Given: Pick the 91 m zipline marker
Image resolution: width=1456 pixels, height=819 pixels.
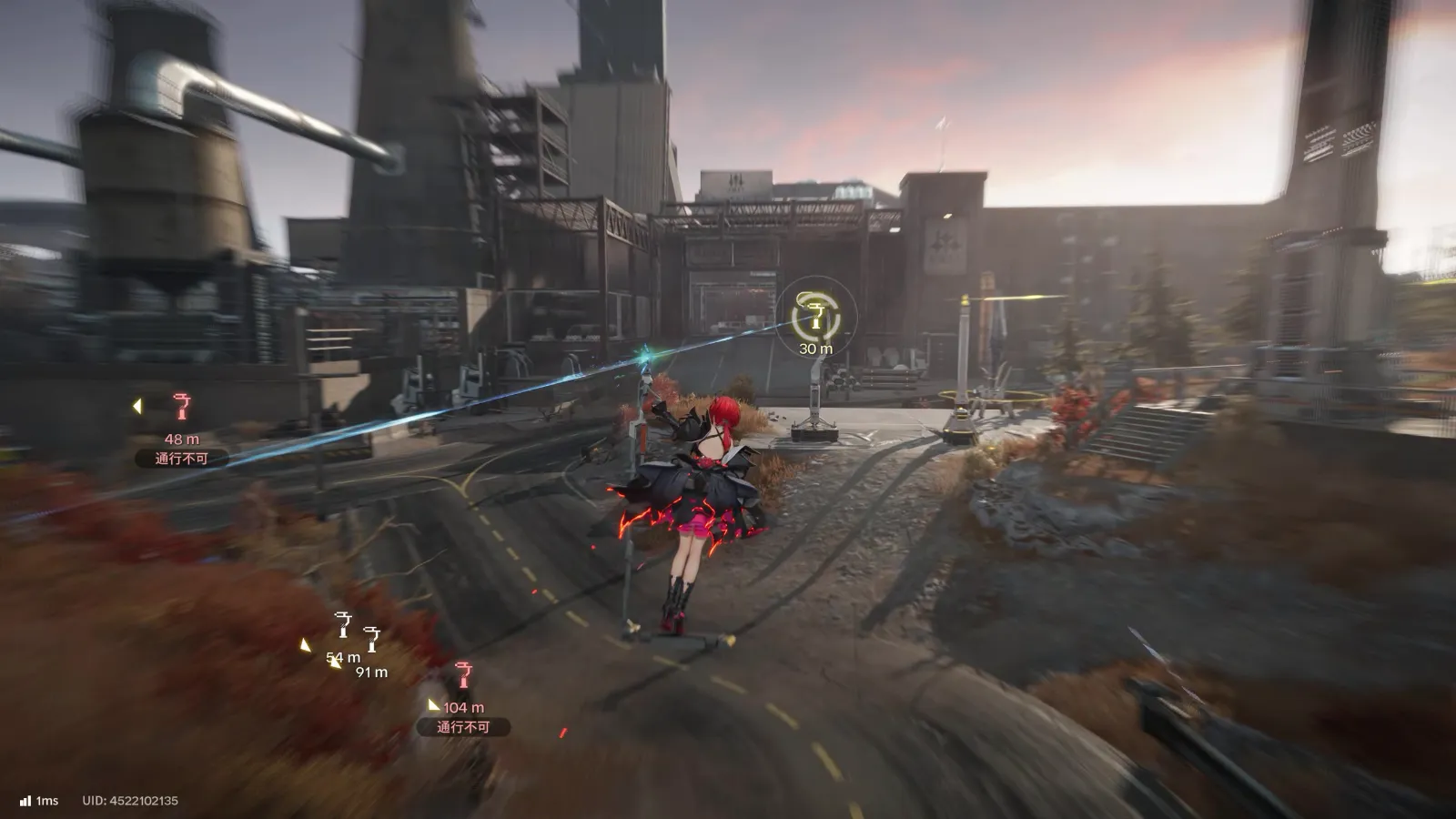Looking at the screenshot, I should point(371,639).
